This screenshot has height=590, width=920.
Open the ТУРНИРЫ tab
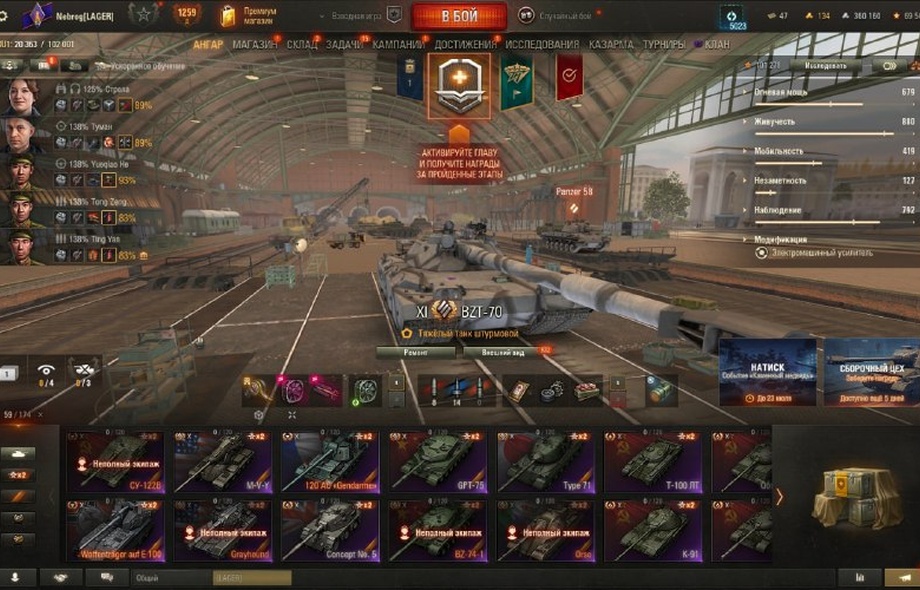coord(664,45)
